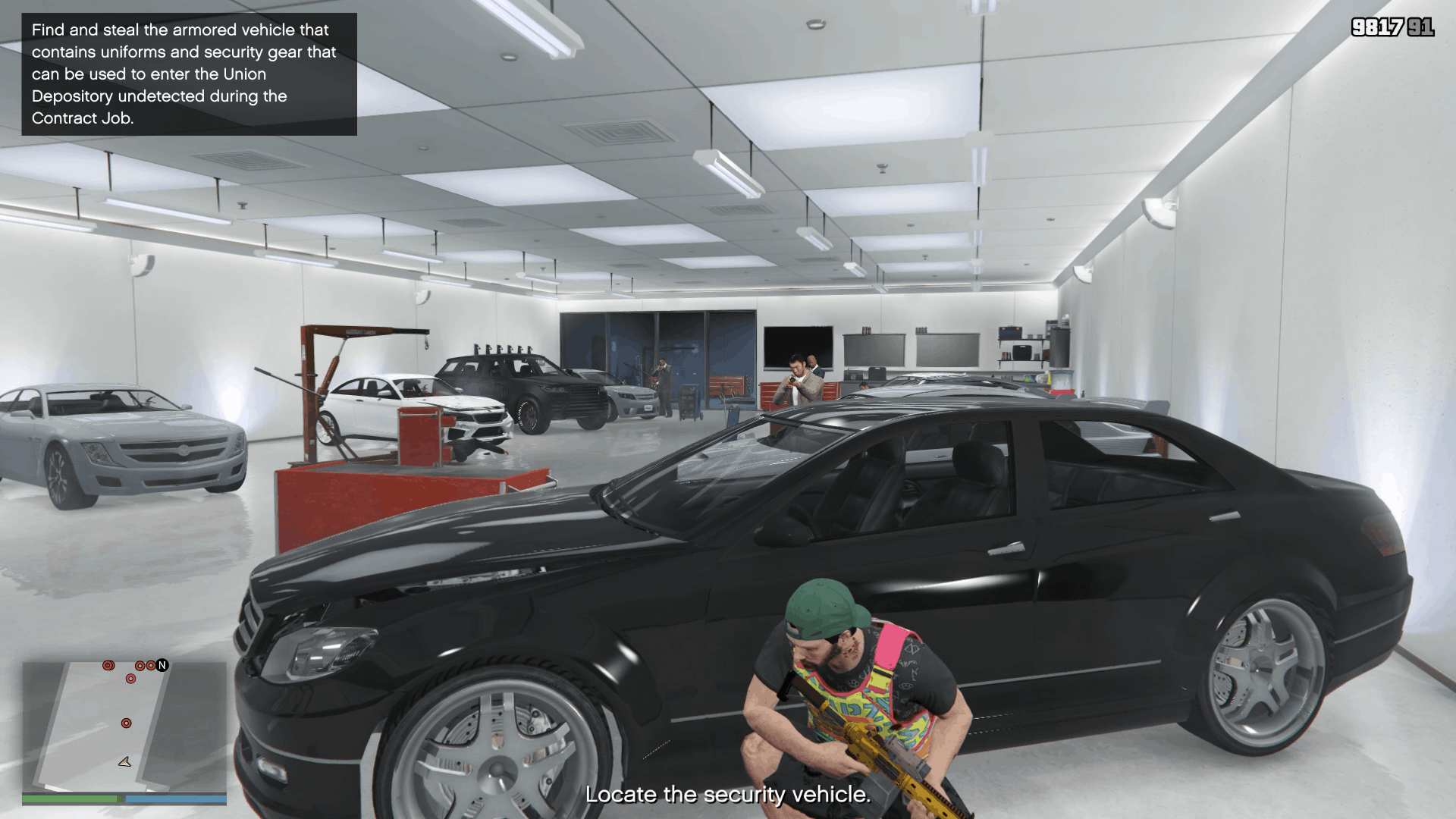Screen dimensions: 1456x819
Task: Open the mission objective 'Find and steal' panel
Action: pyautogui.click(x=187, y=74)
